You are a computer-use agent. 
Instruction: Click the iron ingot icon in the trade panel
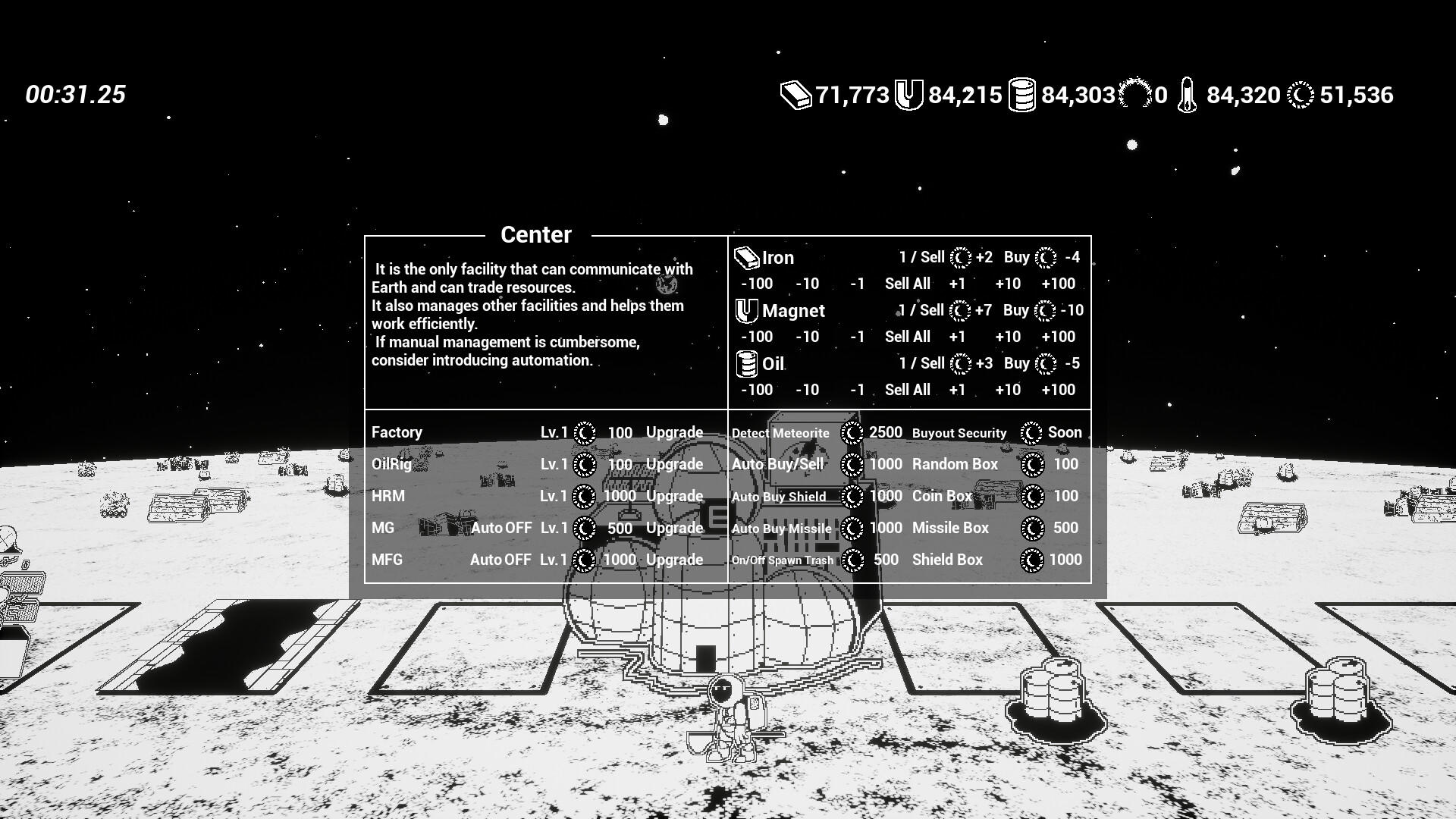tap(747, 257)
